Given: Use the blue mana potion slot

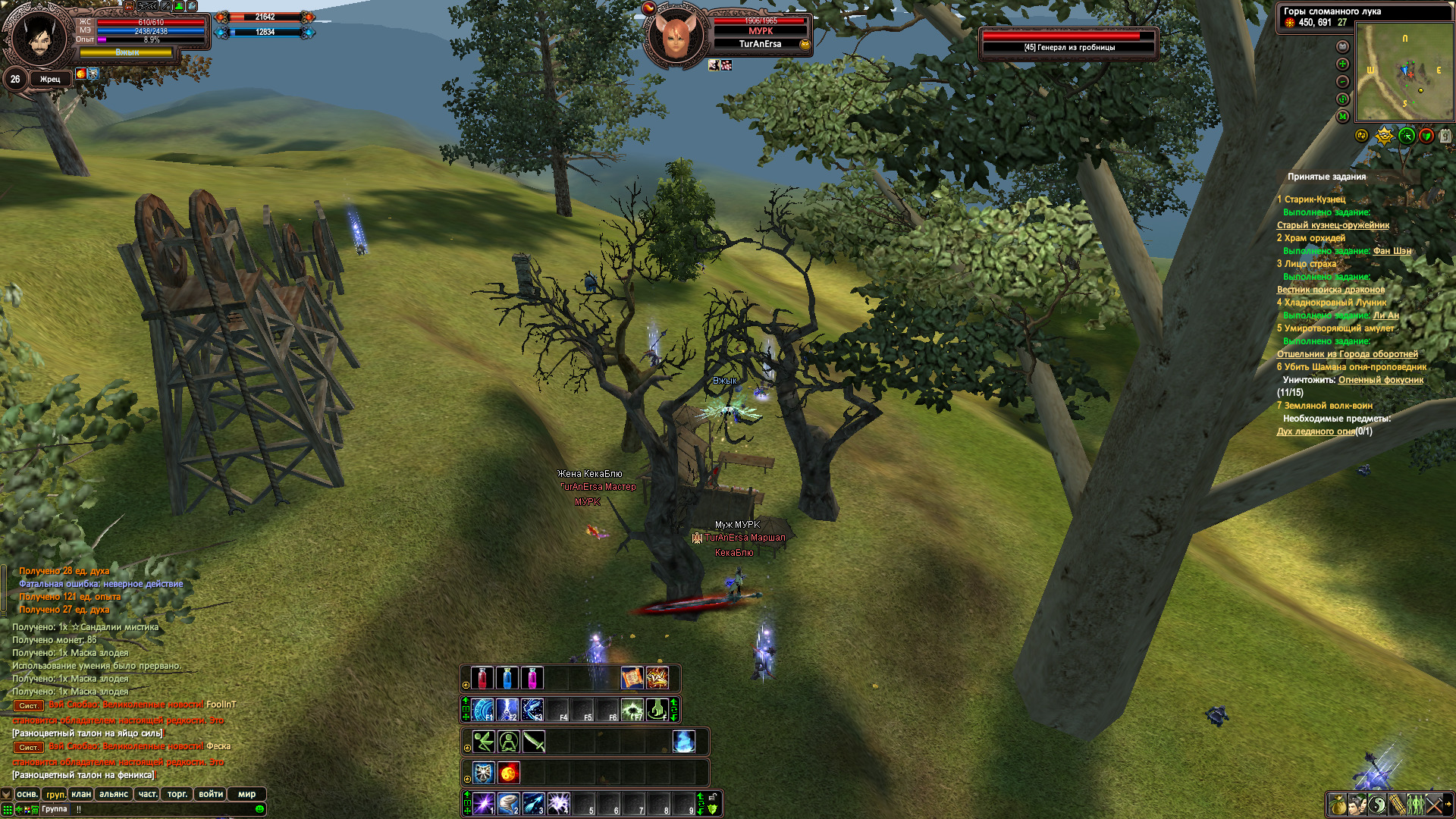Looking at the screenshot, I should click(x=507, y=677).
